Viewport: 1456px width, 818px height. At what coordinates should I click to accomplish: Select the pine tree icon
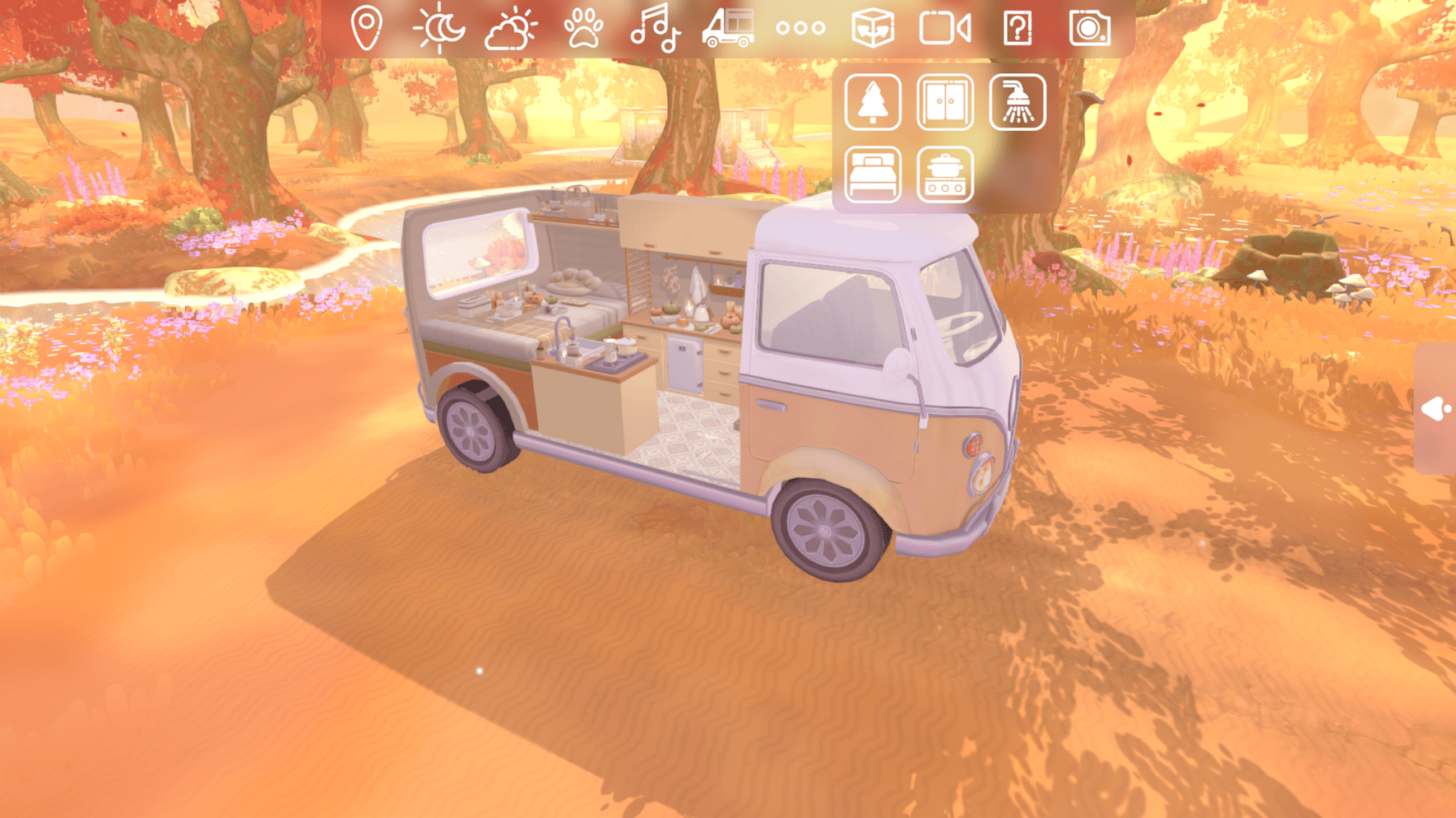pos(872,103)
